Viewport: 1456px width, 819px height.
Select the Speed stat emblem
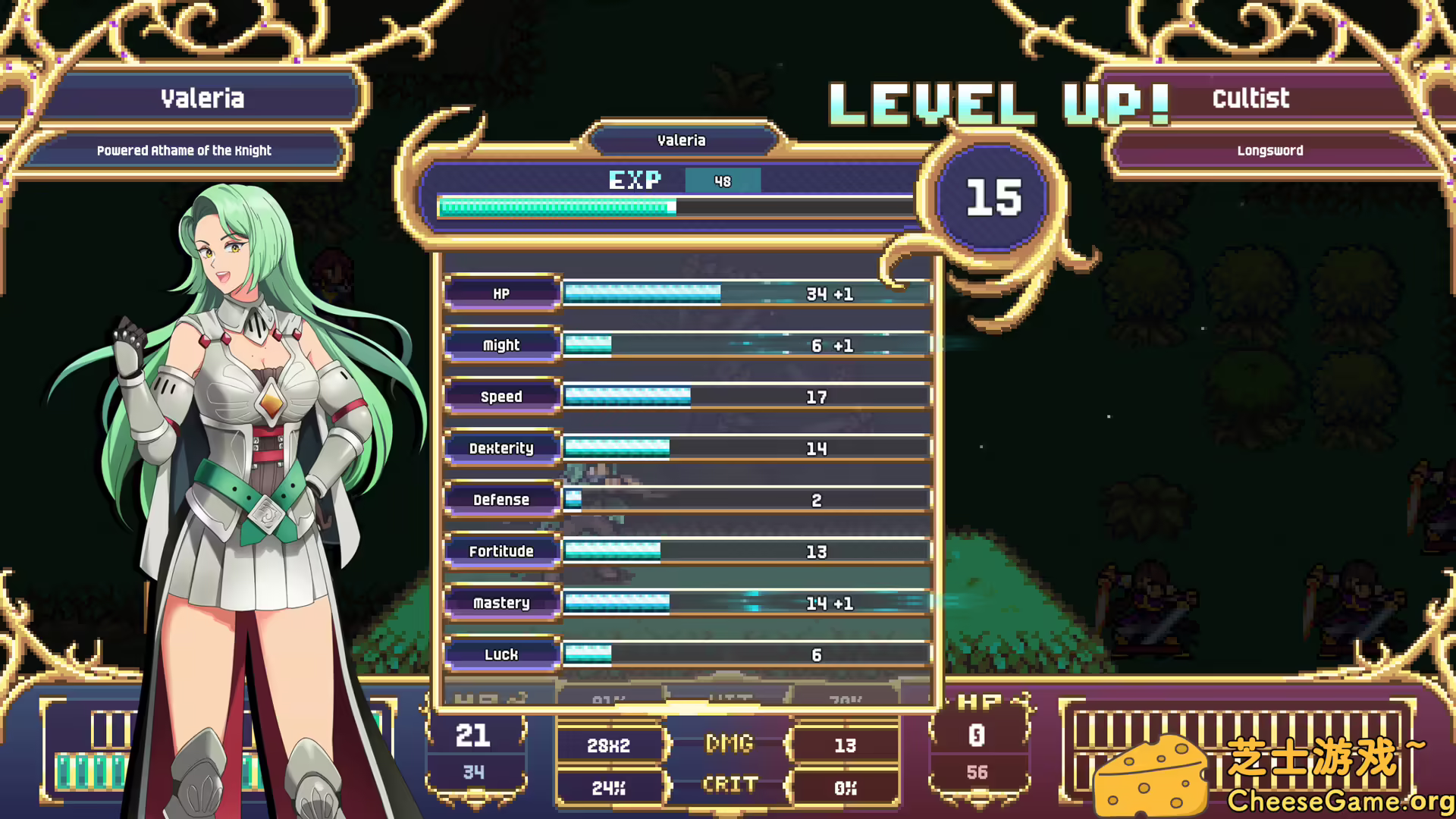click(x=501, y=397)
